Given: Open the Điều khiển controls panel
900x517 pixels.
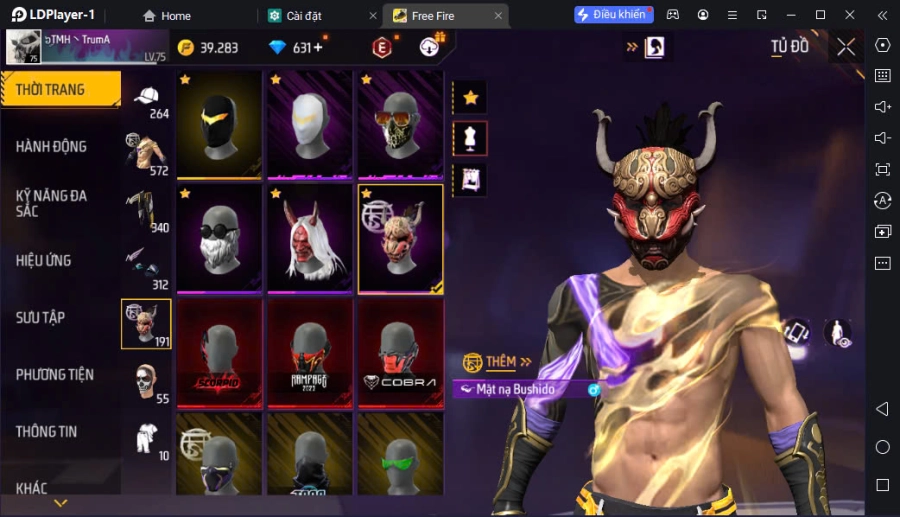Looking at the screenshot, I should (612, 15).
